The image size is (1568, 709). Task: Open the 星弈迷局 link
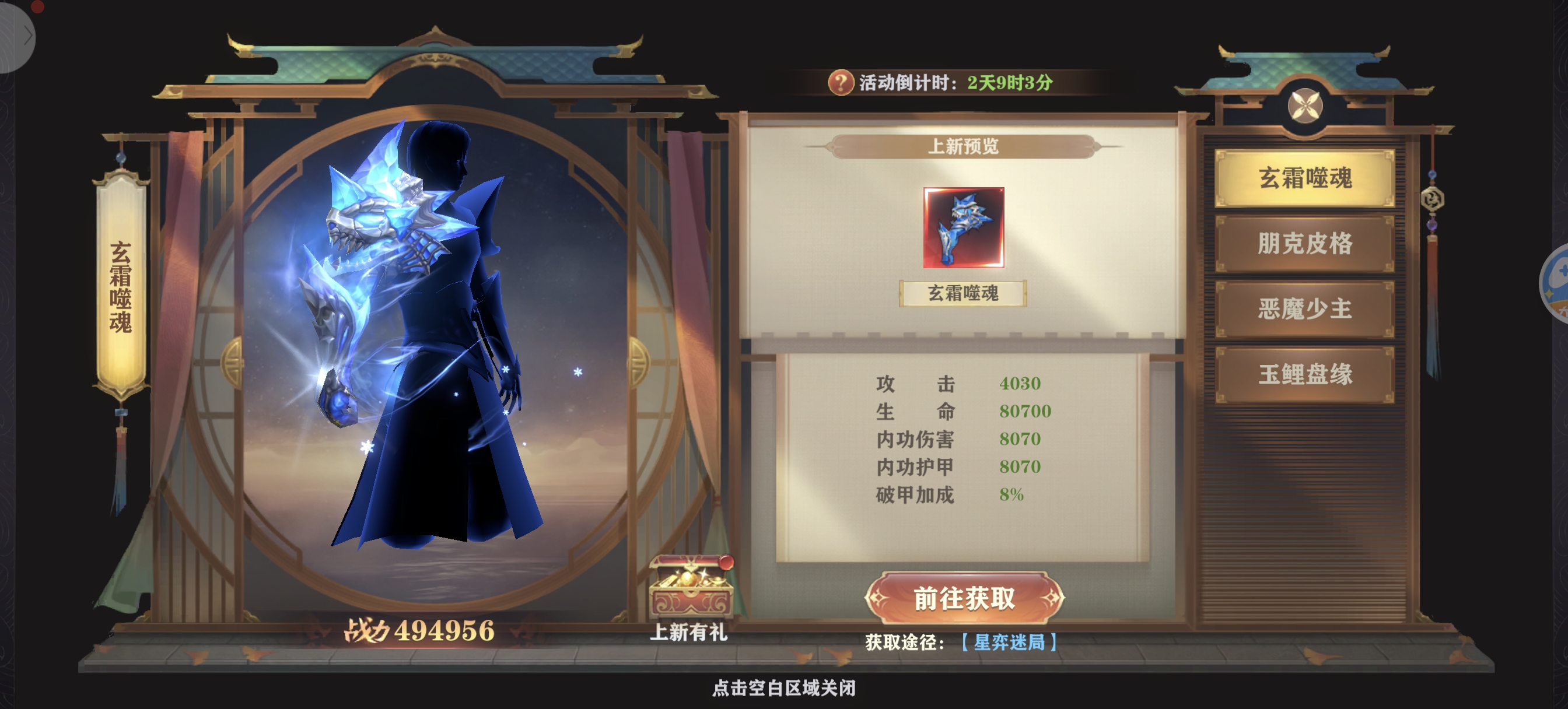[1009, 642]
